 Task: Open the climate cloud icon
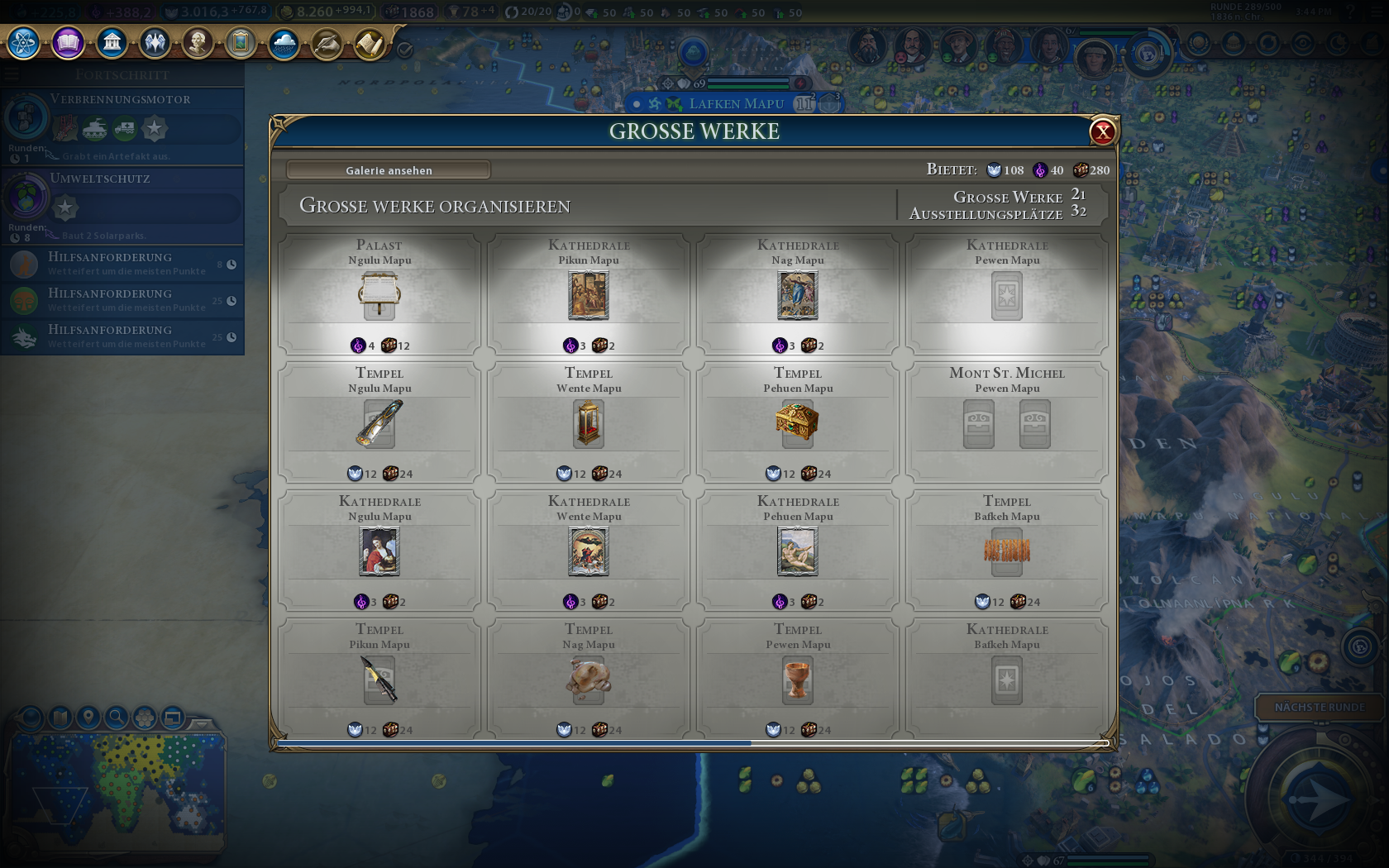tap(284, 42)
